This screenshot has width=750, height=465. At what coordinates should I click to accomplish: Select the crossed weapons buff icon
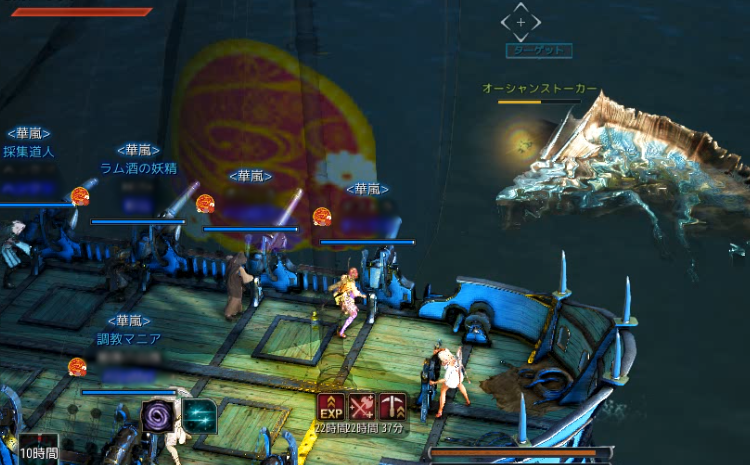[362, 406]
